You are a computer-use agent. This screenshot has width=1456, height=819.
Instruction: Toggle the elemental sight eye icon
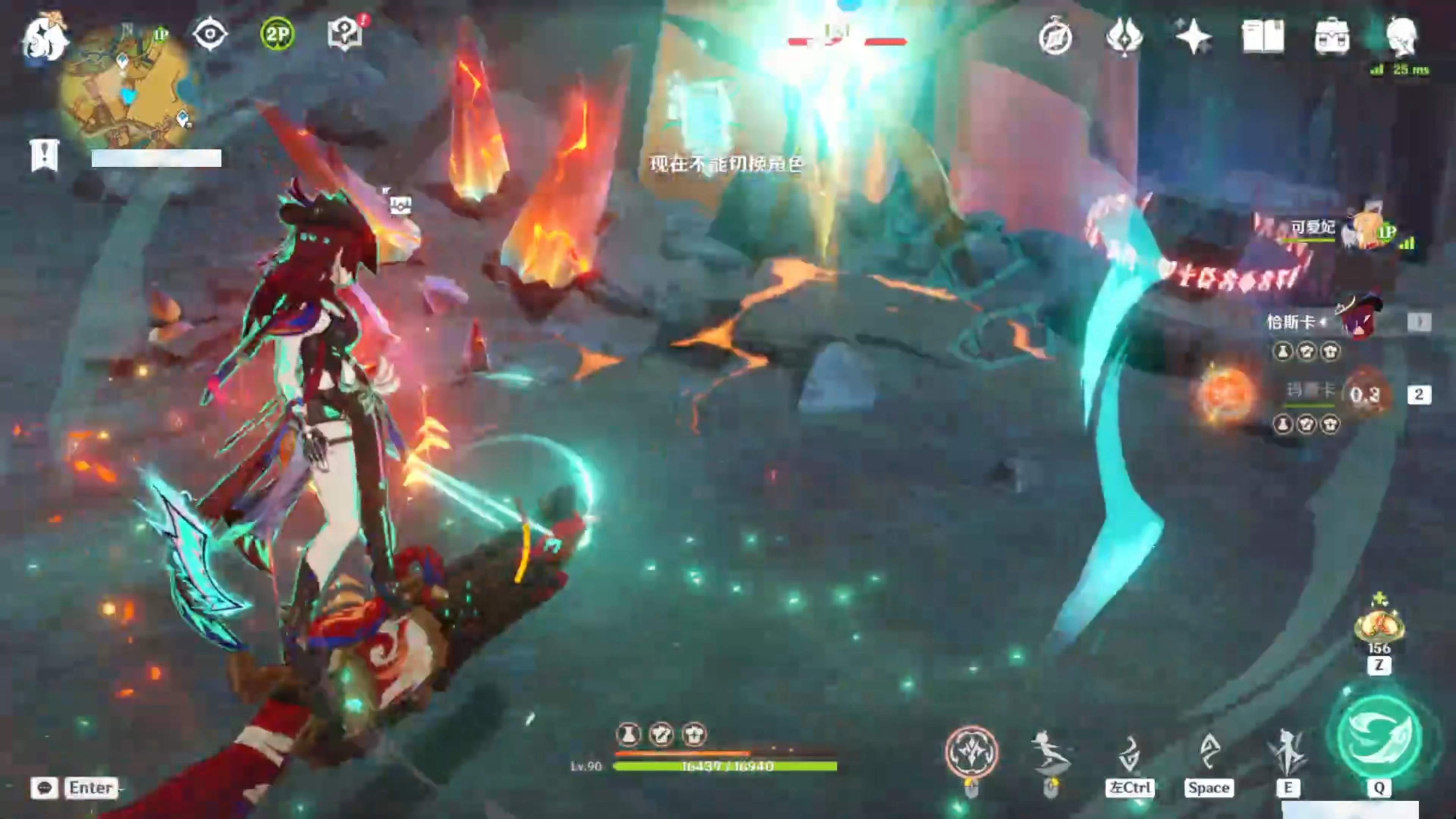210,34
